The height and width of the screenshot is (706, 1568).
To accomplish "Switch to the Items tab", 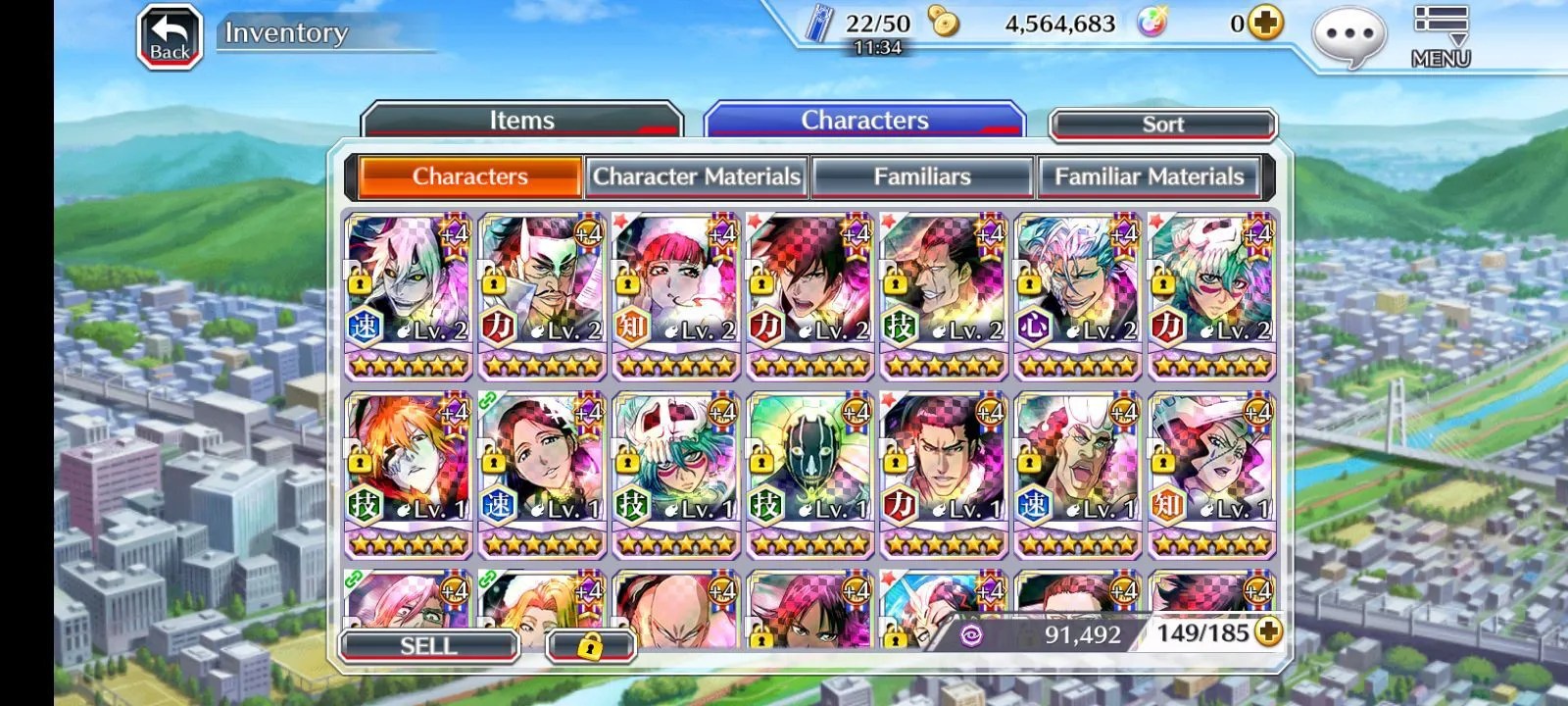I will [x=521, y=121].
